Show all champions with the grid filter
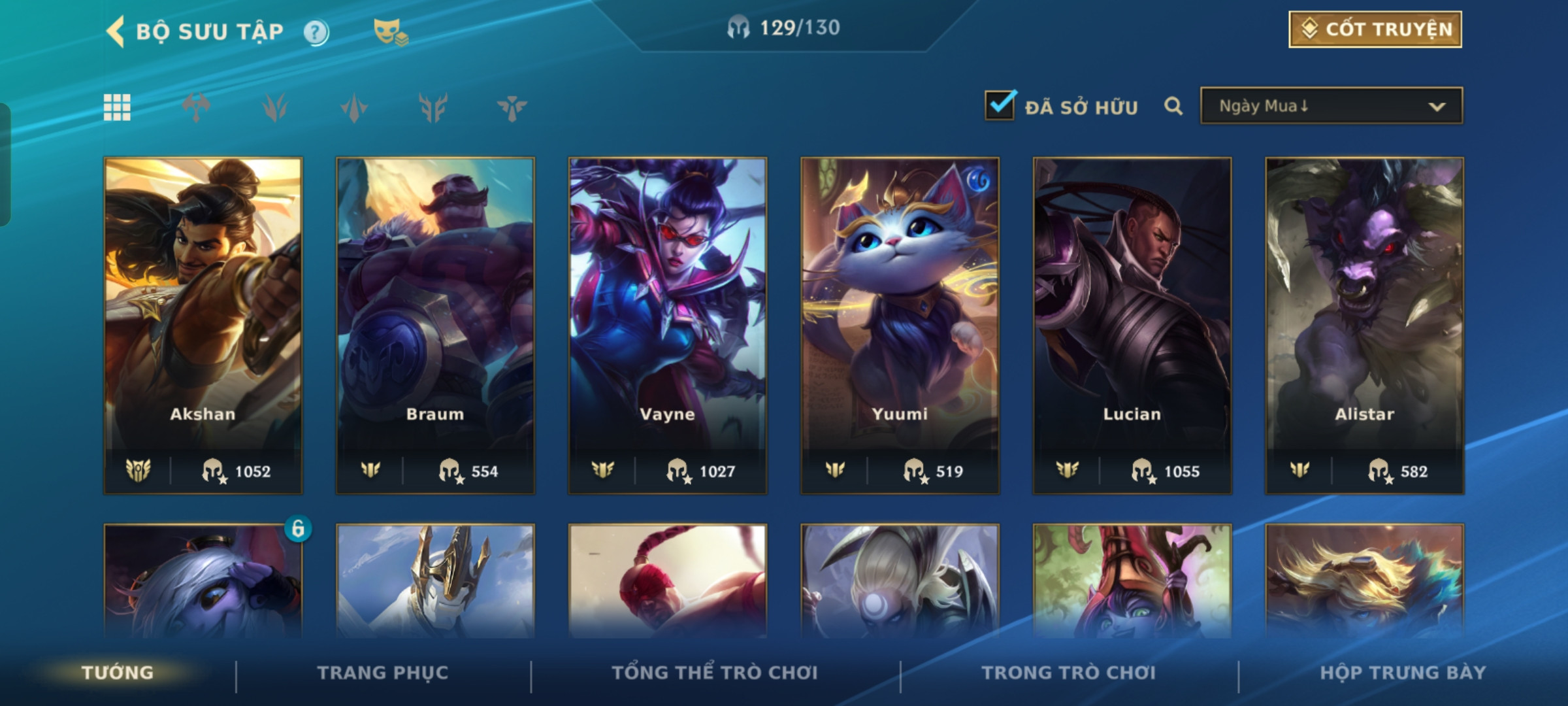1568x706 pixels. point(117,107)
